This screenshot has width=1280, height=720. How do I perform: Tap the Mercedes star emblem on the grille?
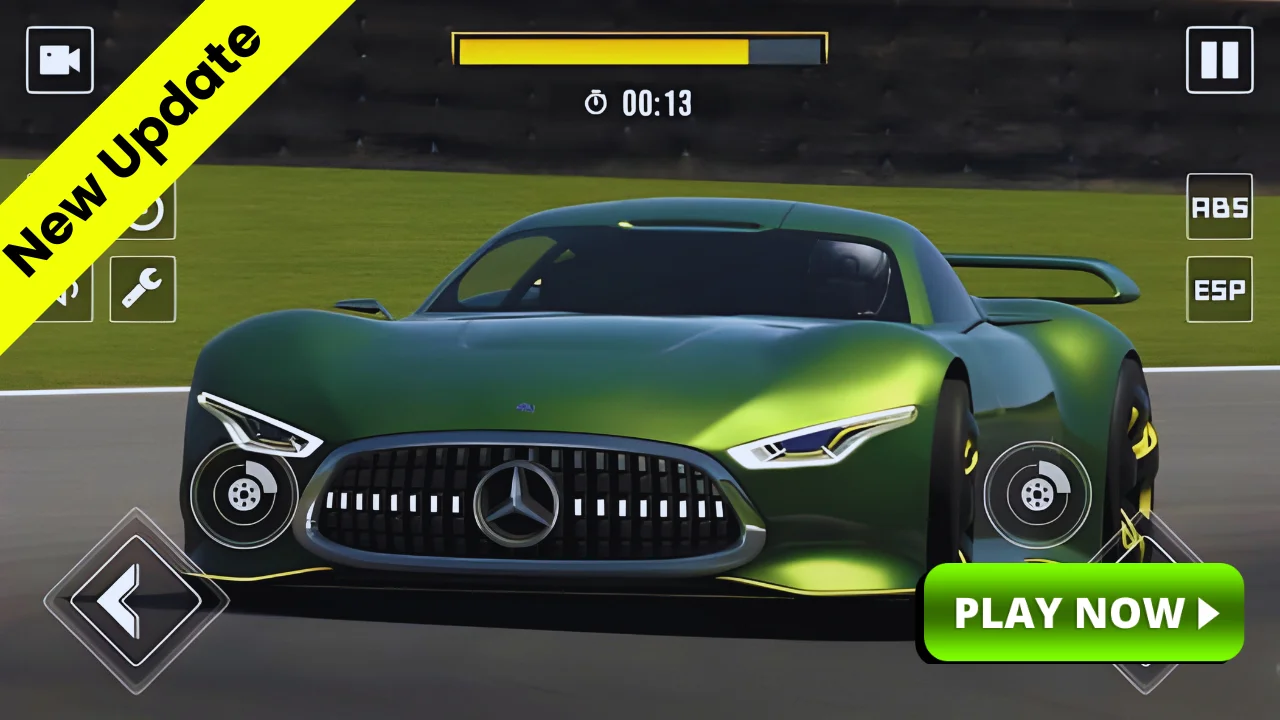pos(516,500)
